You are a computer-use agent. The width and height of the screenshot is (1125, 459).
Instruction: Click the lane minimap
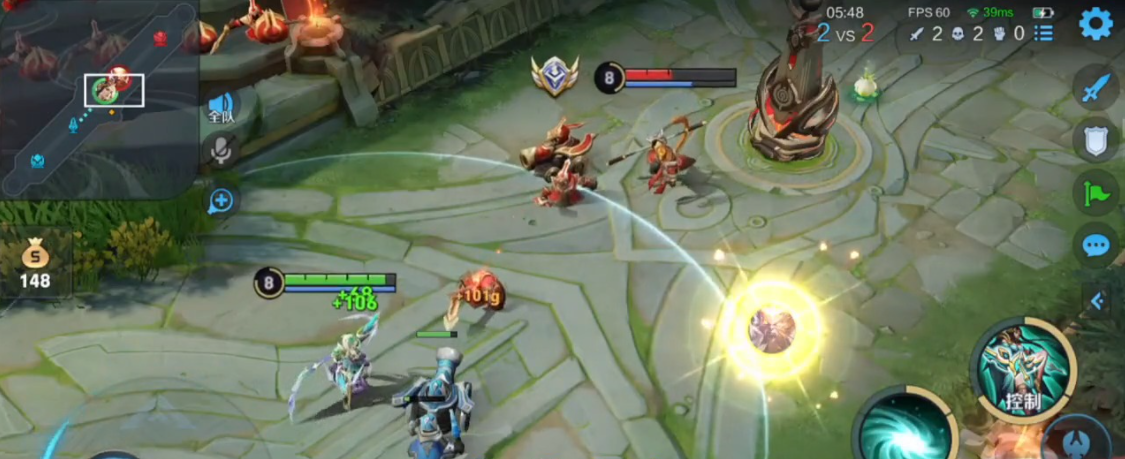pos(98,98)
